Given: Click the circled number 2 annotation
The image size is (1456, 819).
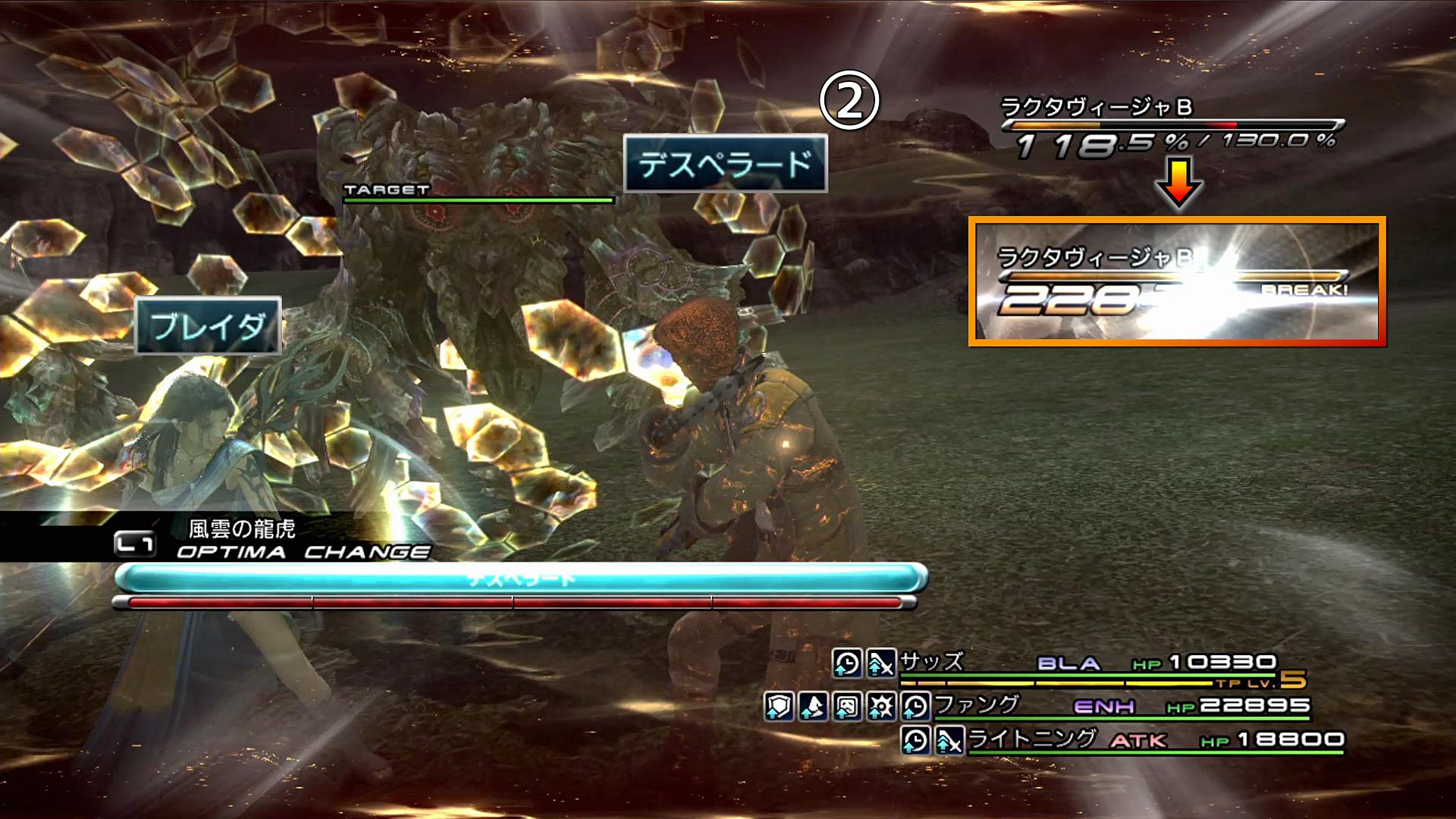Looking at the screenshot, I should tap(849, 101).
